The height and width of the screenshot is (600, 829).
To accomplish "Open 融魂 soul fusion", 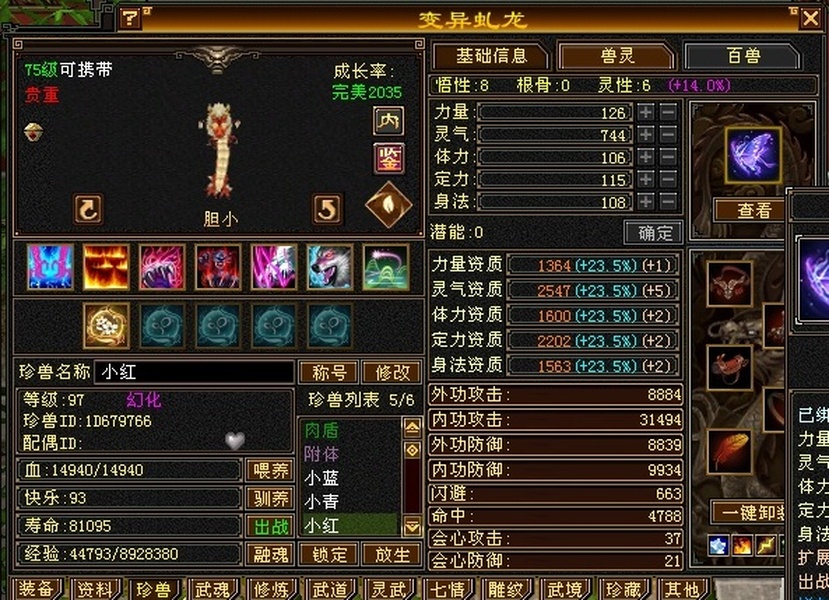I will 269,554.
